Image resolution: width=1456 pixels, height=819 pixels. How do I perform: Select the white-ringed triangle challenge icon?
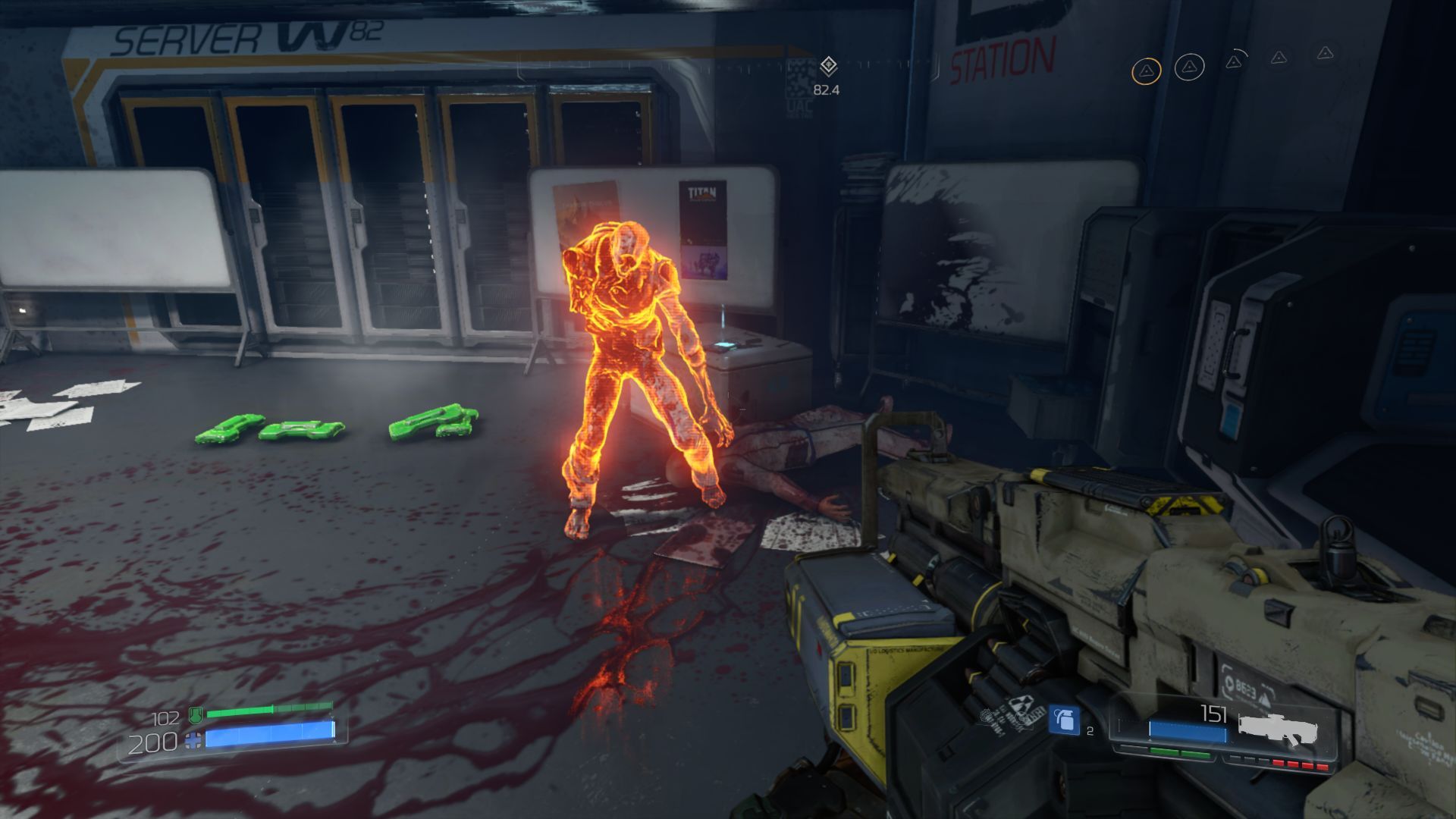1189,67
